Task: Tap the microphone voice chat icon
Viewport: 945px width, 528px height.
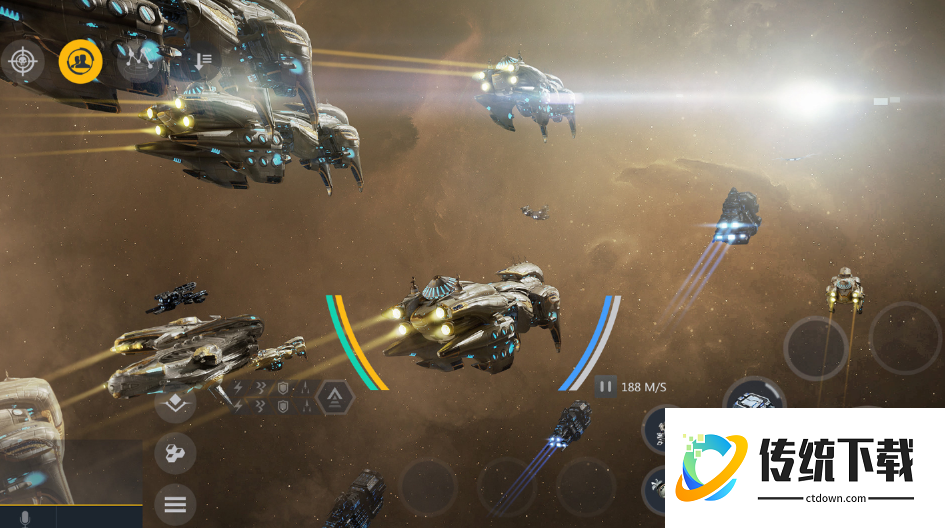Action: pyautogui.click(x=25, y=518)
